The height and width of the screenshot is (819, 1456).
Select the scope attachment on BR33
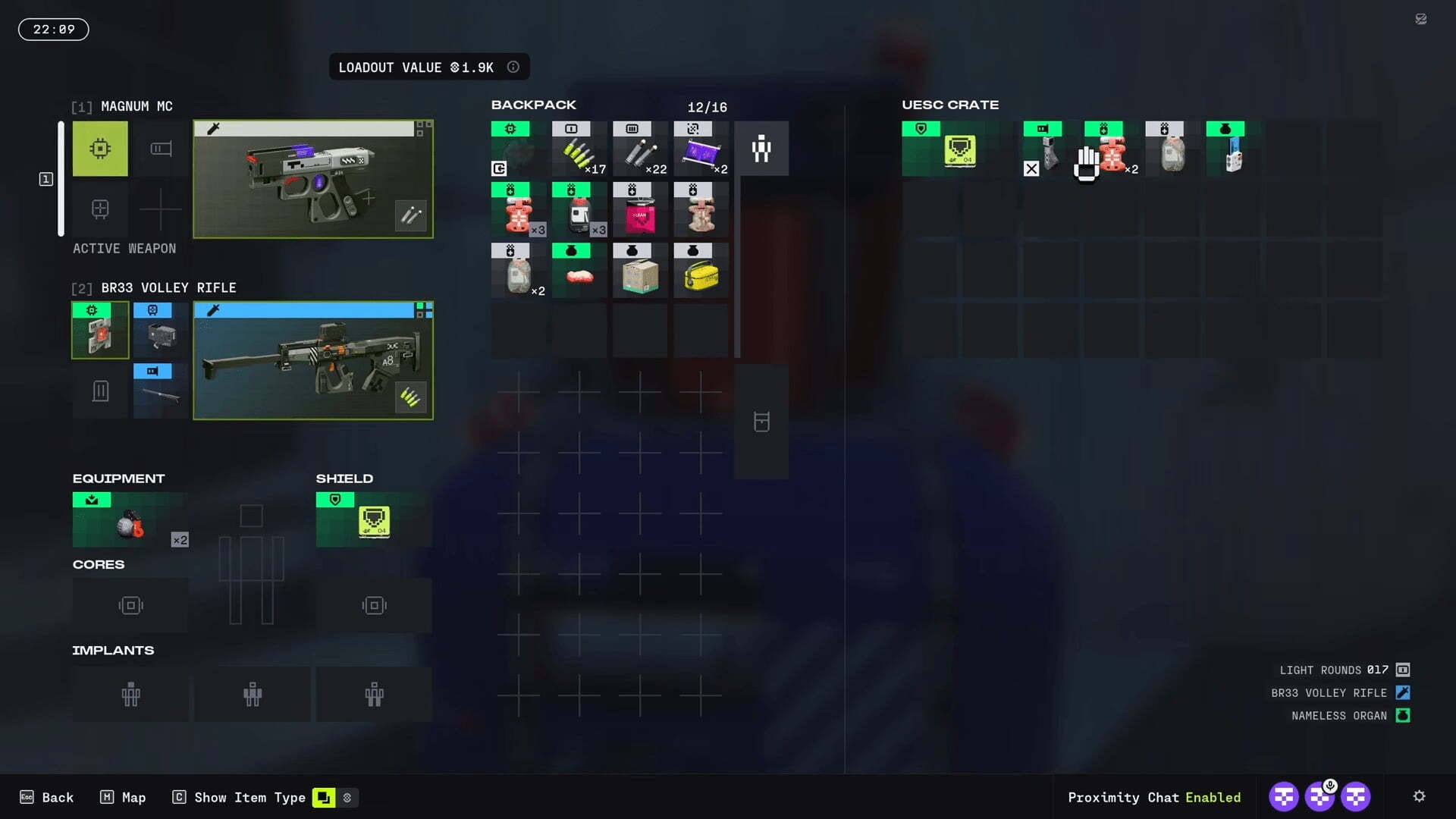click(161, 331)
